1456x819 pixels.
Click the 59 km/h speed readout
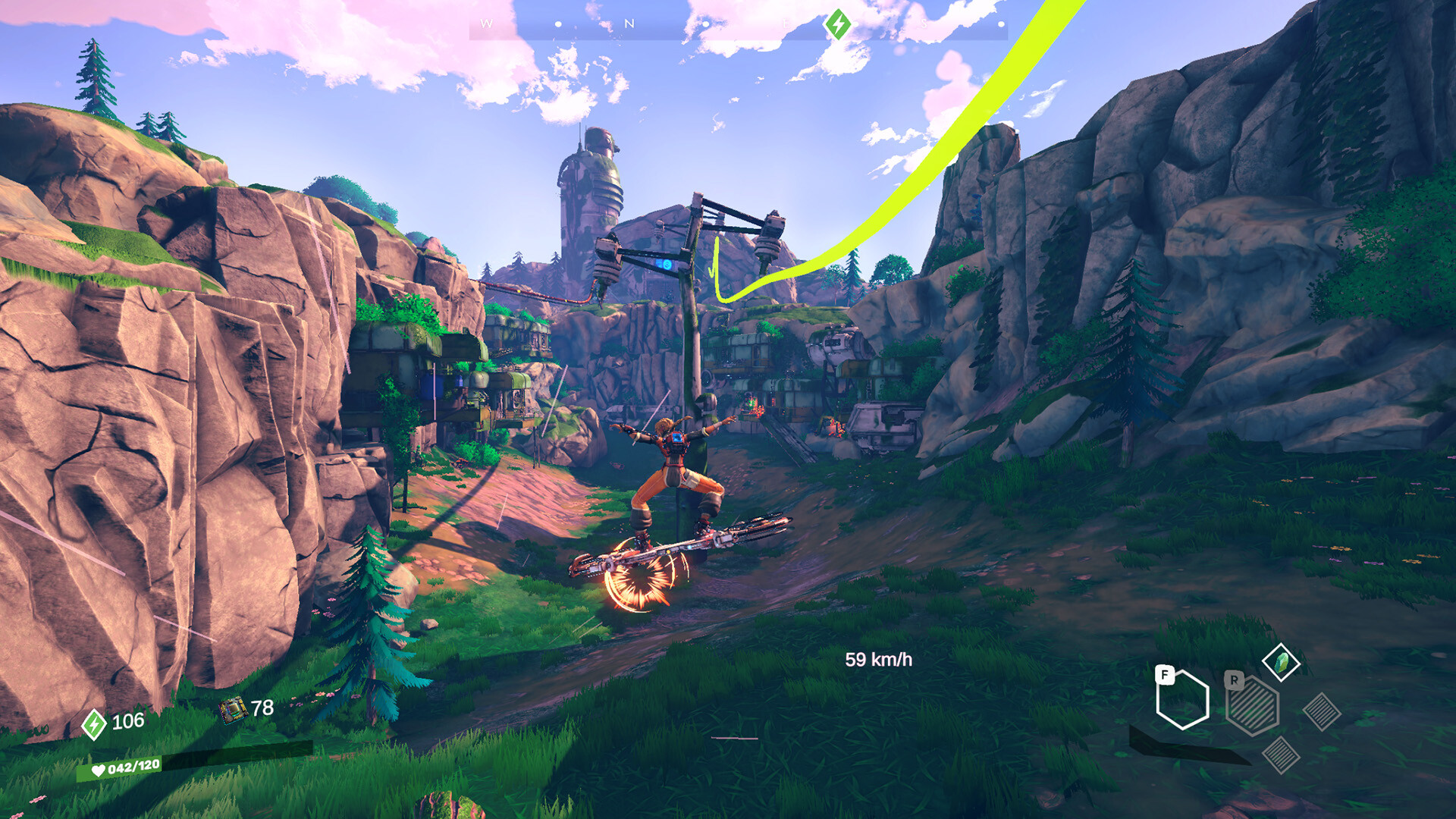[880, 660]
